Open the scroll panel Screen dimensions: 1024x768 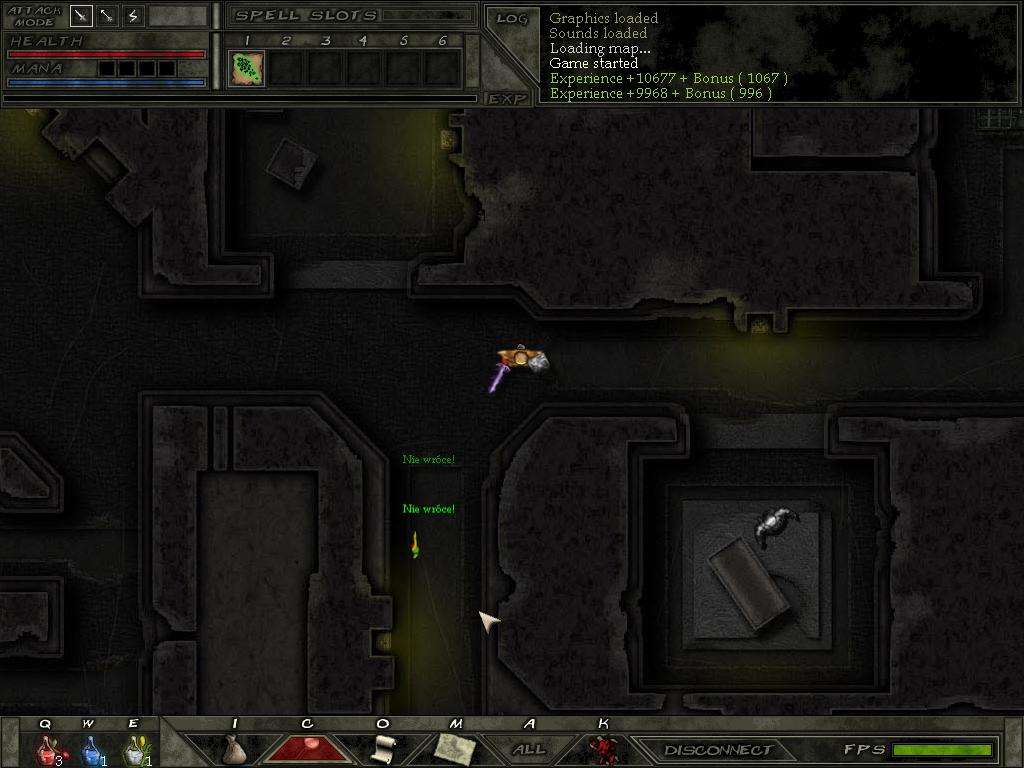coord(382,749)
